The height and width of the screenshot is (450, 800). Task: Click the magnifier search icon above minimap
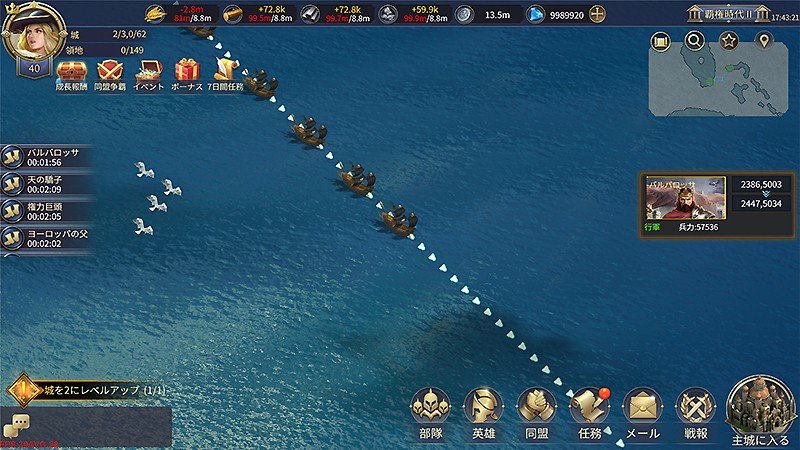click(x=694, y=41)
